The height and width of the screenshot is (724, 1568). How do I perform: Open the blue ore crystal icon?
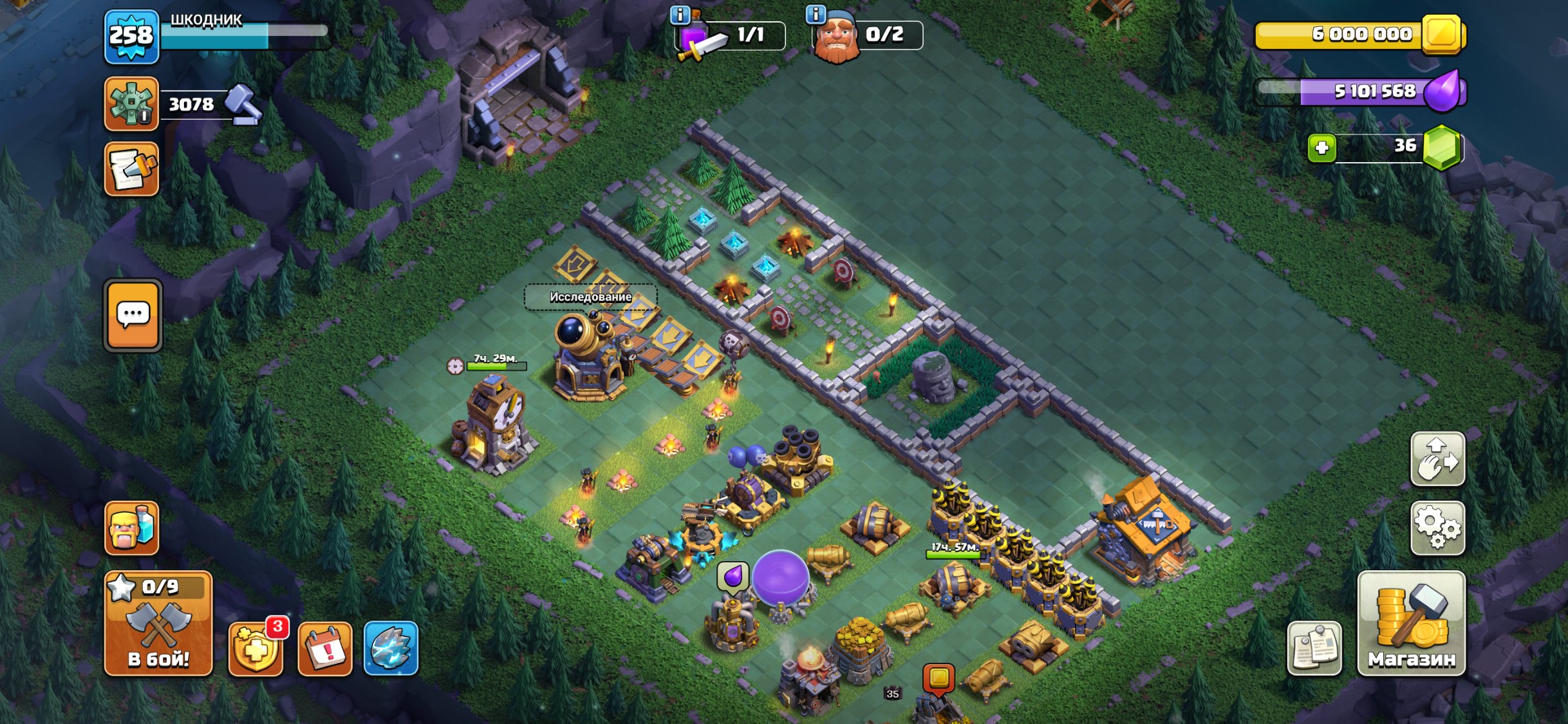(391, 649)
